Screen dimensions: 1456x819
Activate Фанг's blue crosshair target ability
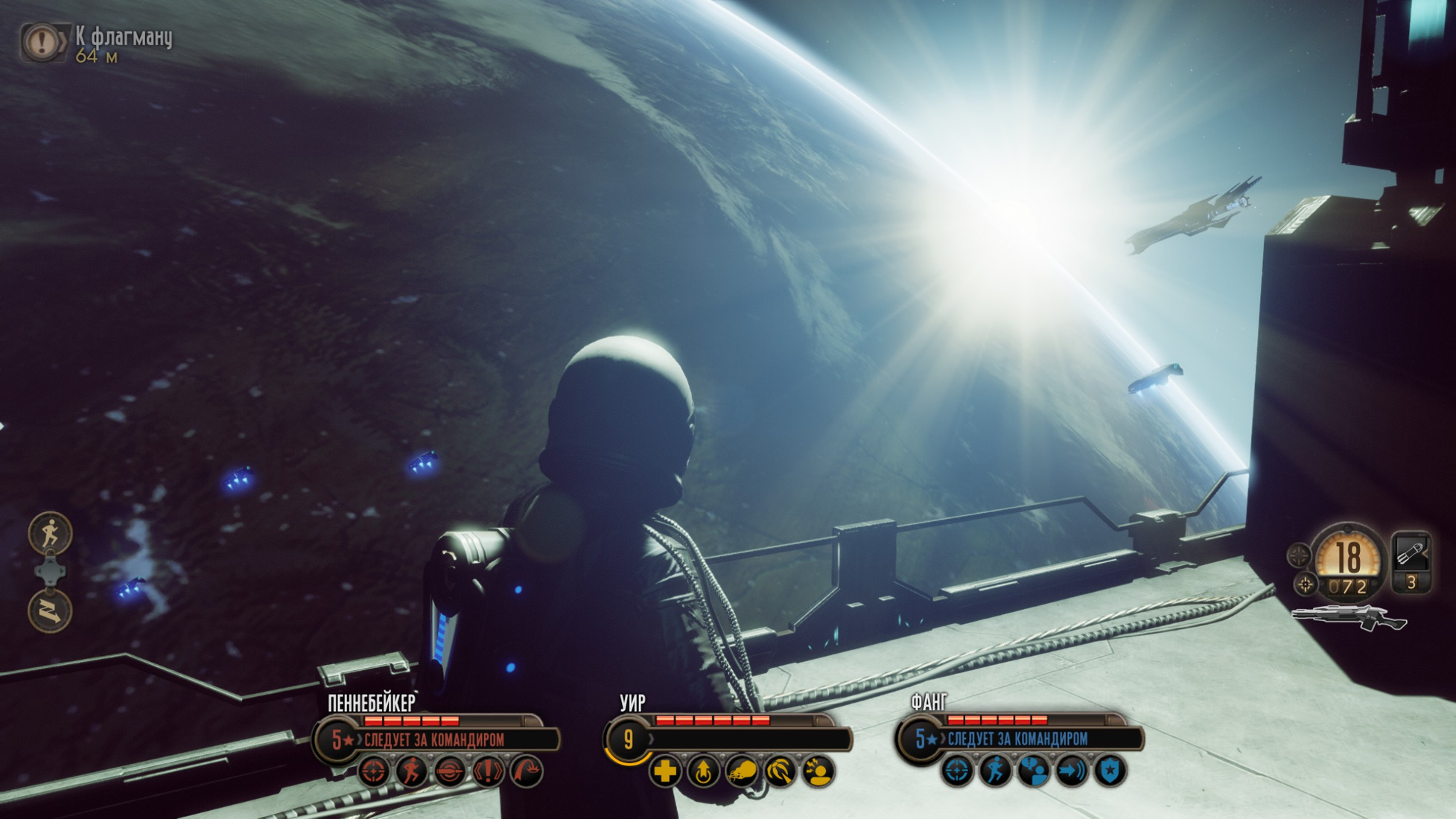pyautogui.click(x=957, y=771)
